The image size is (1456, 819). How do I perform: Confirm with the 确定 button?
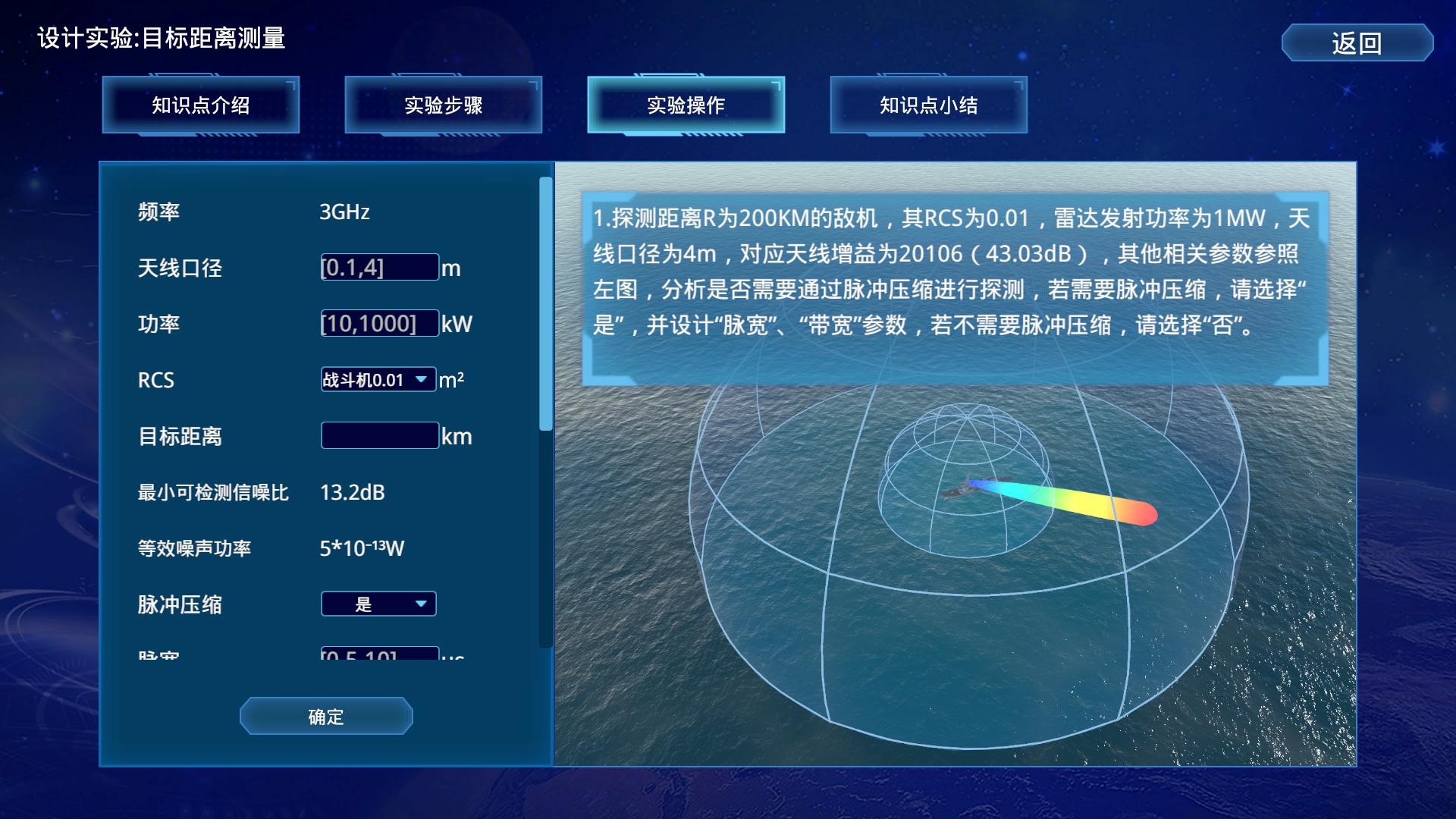[x=326, y=716]
